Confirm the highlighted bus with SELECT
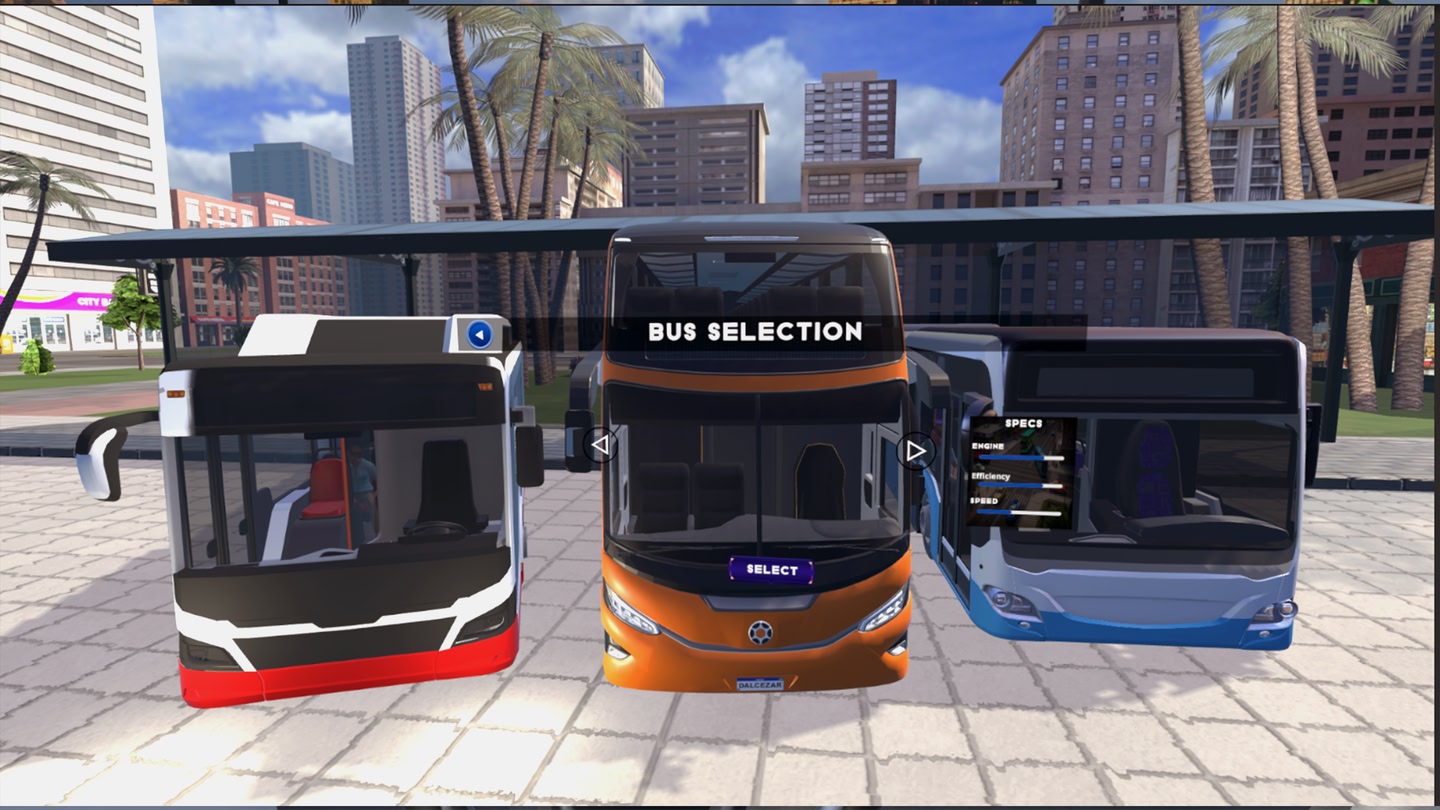Screen dimensions: 1440x810 coord(771,570)
